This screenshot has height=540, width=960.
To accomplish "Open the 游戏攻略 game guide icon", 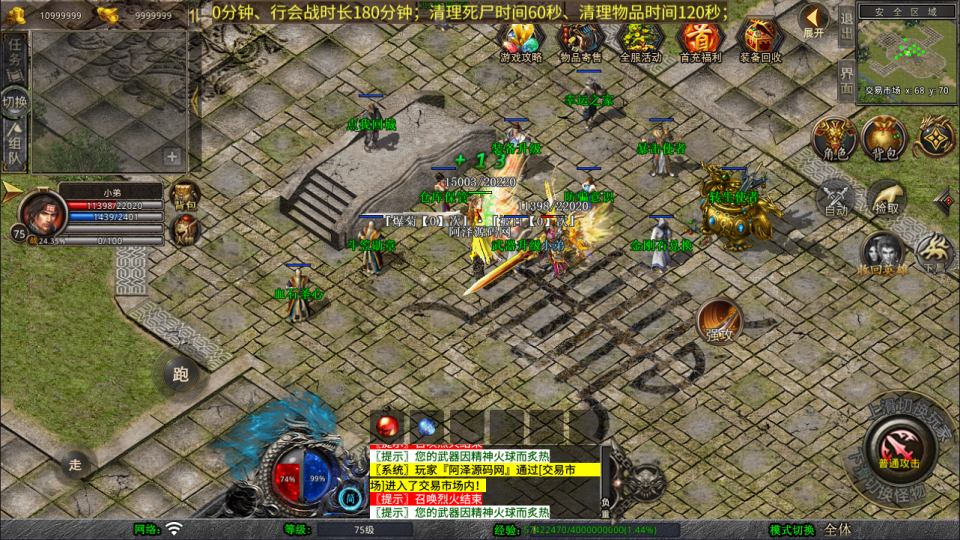I will 521,41.
